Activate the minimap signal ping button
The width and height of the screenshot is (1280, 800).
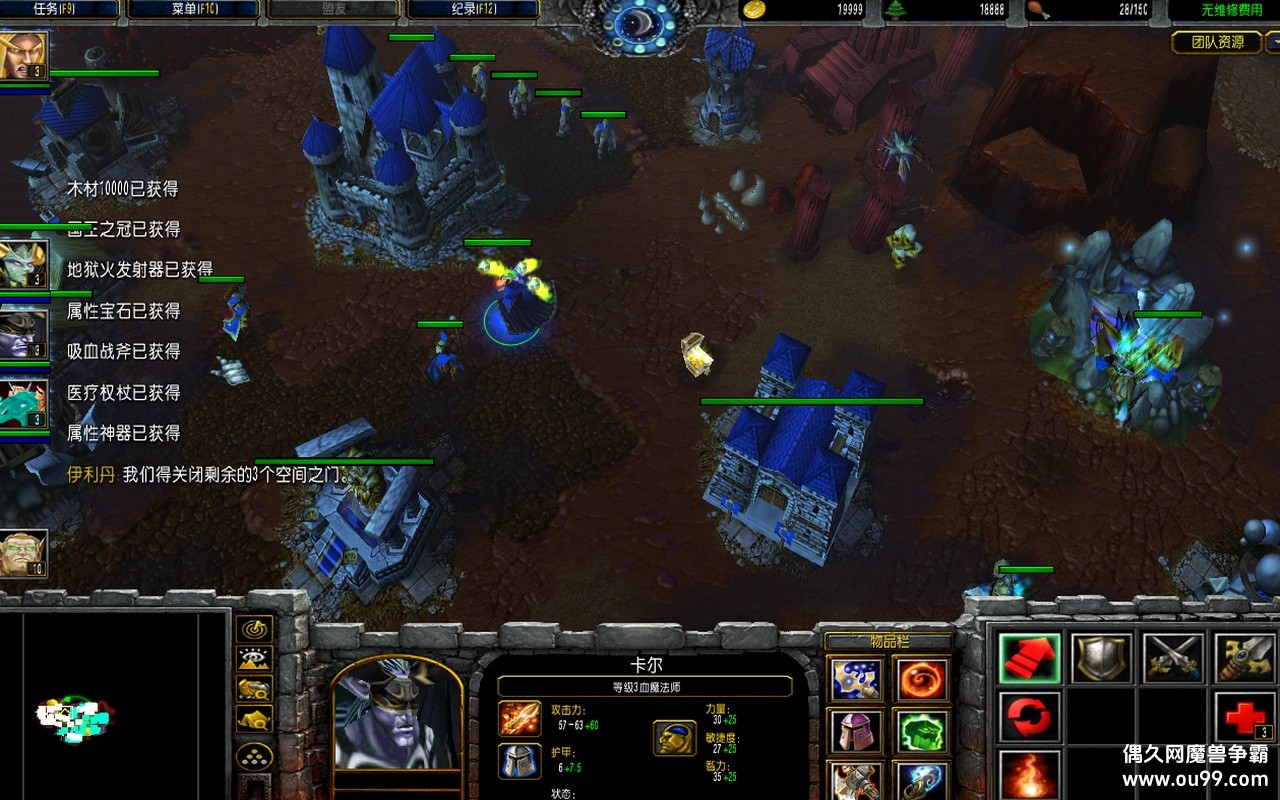pos(255,629)
